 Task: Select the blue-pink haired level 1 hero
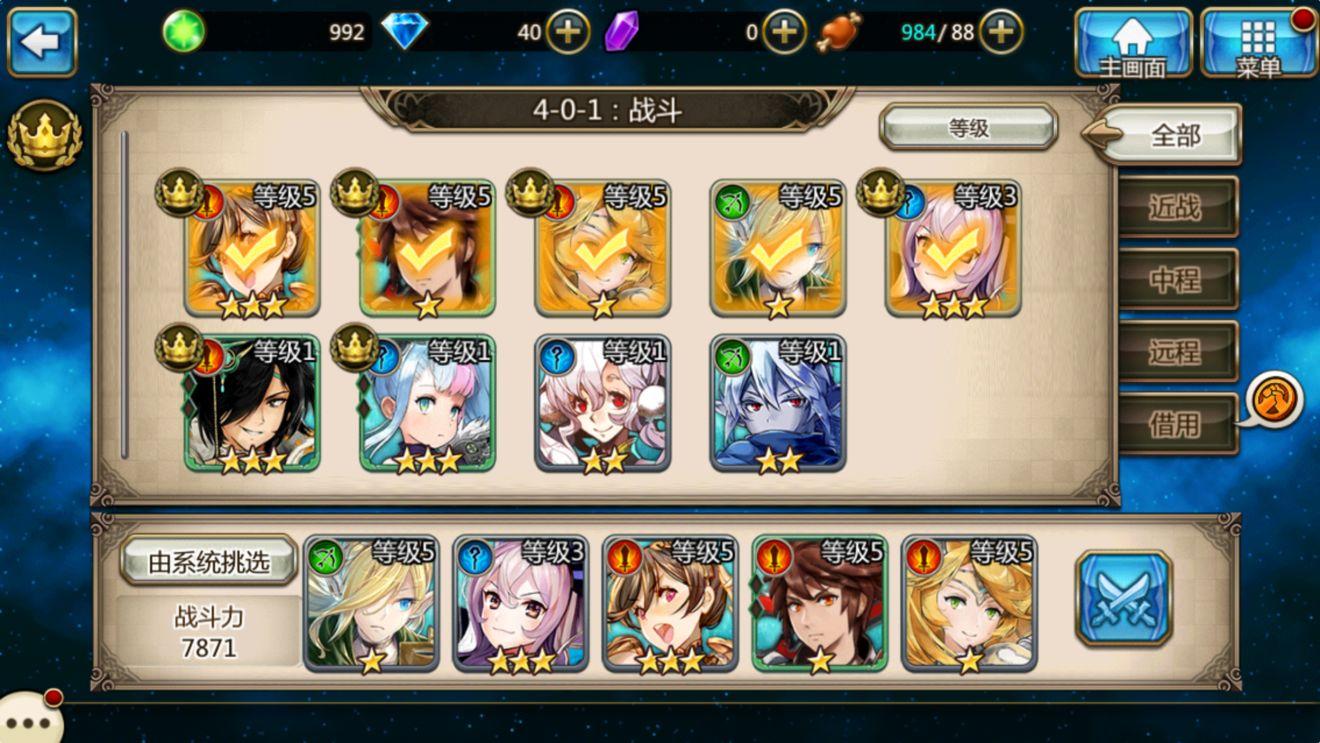coord(428,405)
